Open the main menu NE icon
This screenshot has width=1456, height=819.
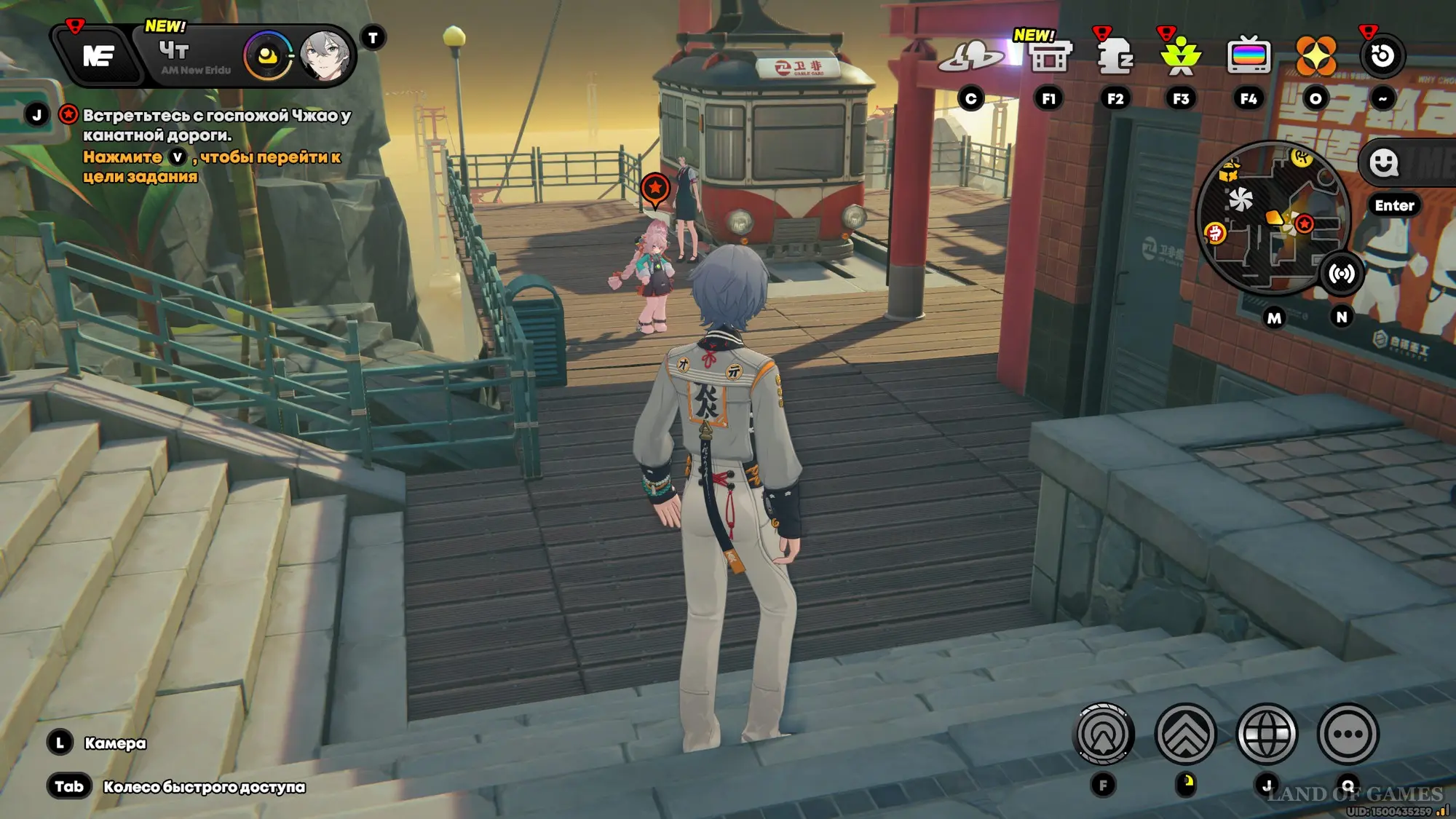98,55
